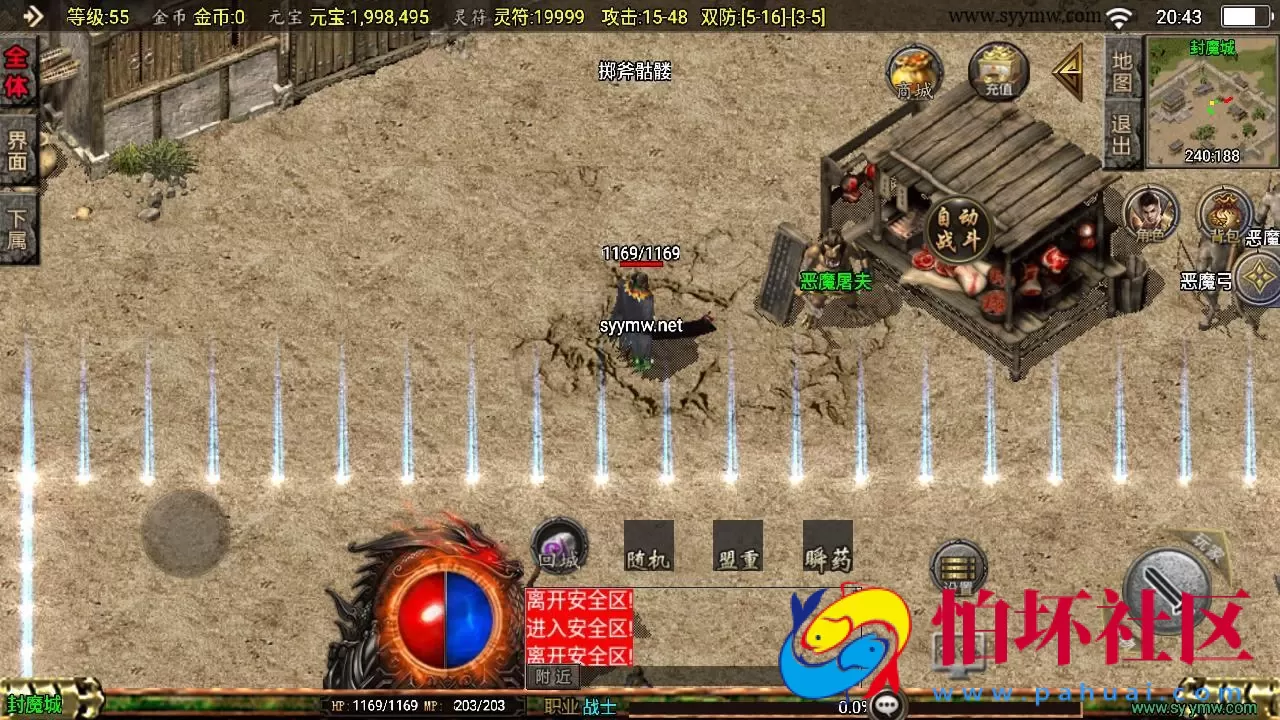This screenshot has height=720, width=1280.
Task: Open the 商城 shop icon
Action: click(913, 72)
